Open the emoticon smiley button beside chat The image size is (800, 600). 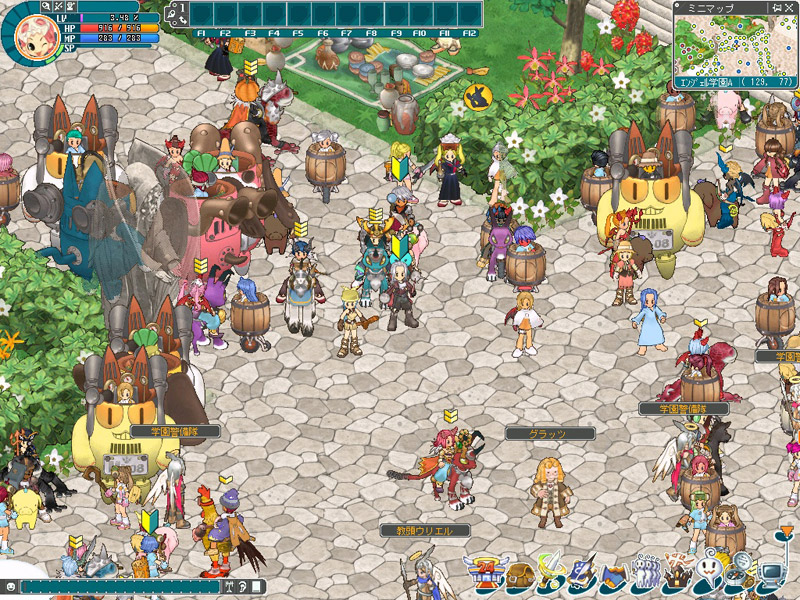[10, 587]
